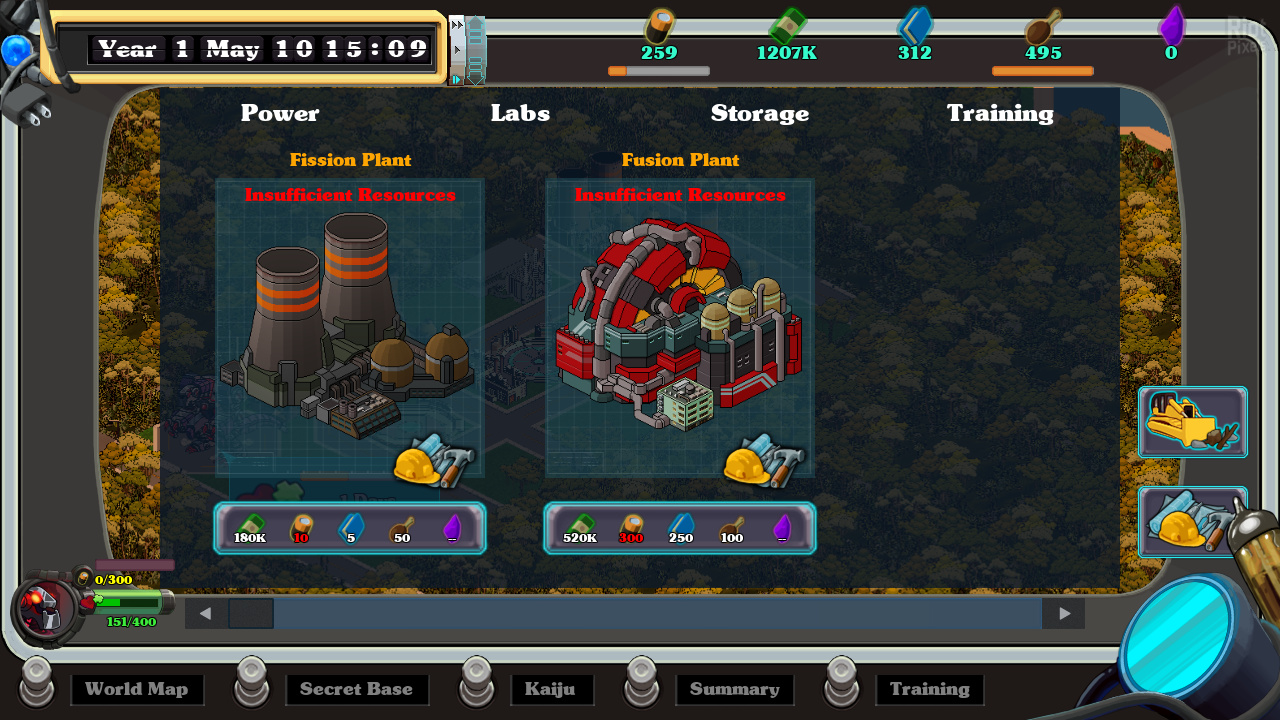Set game speed to fast forward
1280x720 pixels.
click(457, 26)
